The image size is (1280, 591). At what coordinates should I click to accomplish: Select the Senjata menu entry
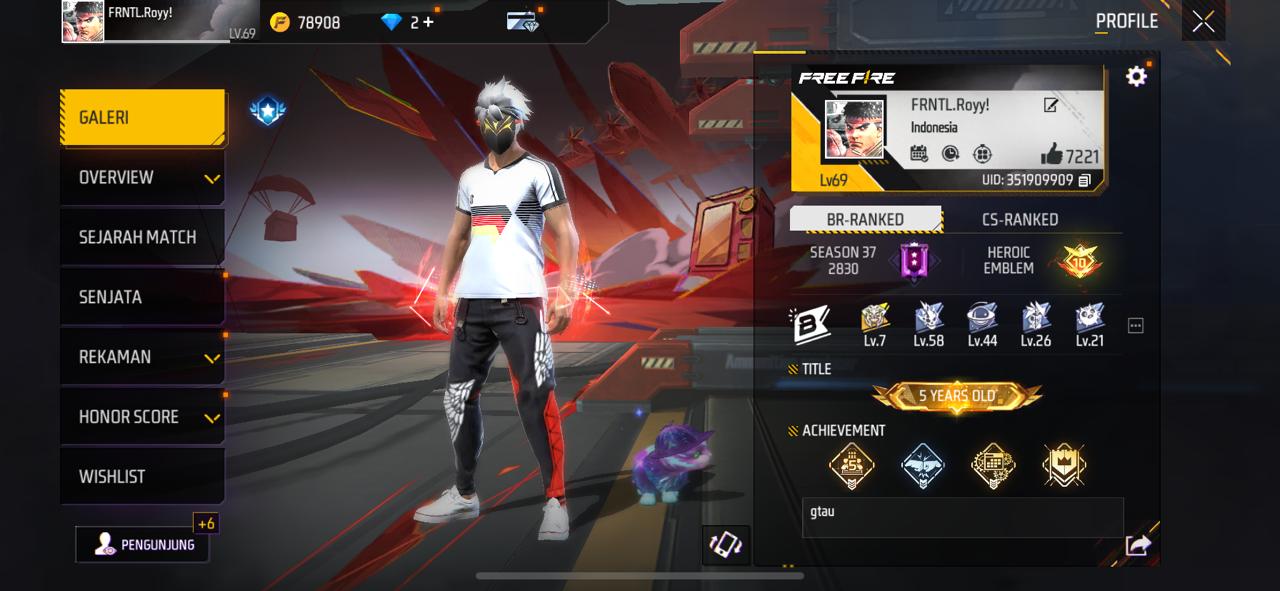pos(142,298)
